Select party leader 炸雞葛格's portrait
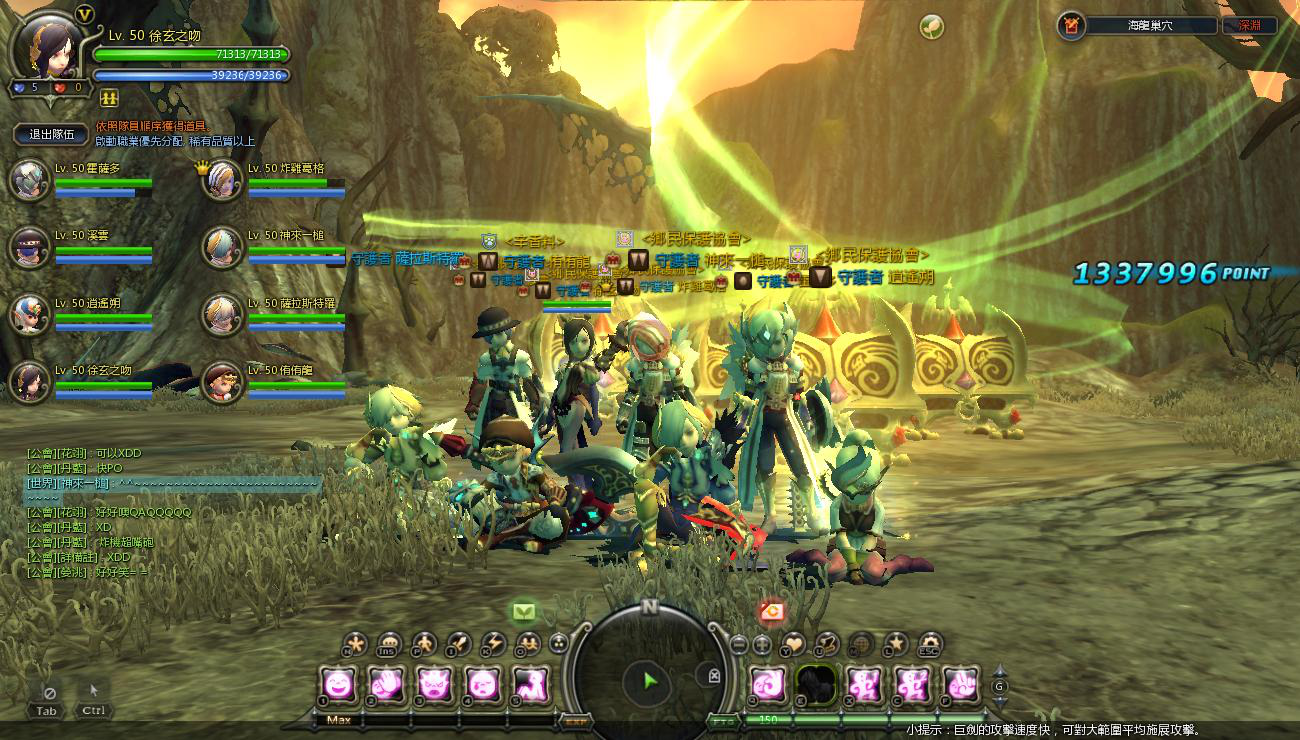This screenshot has height=740, width=1300. pyautogui.click(x=223, y=180)
